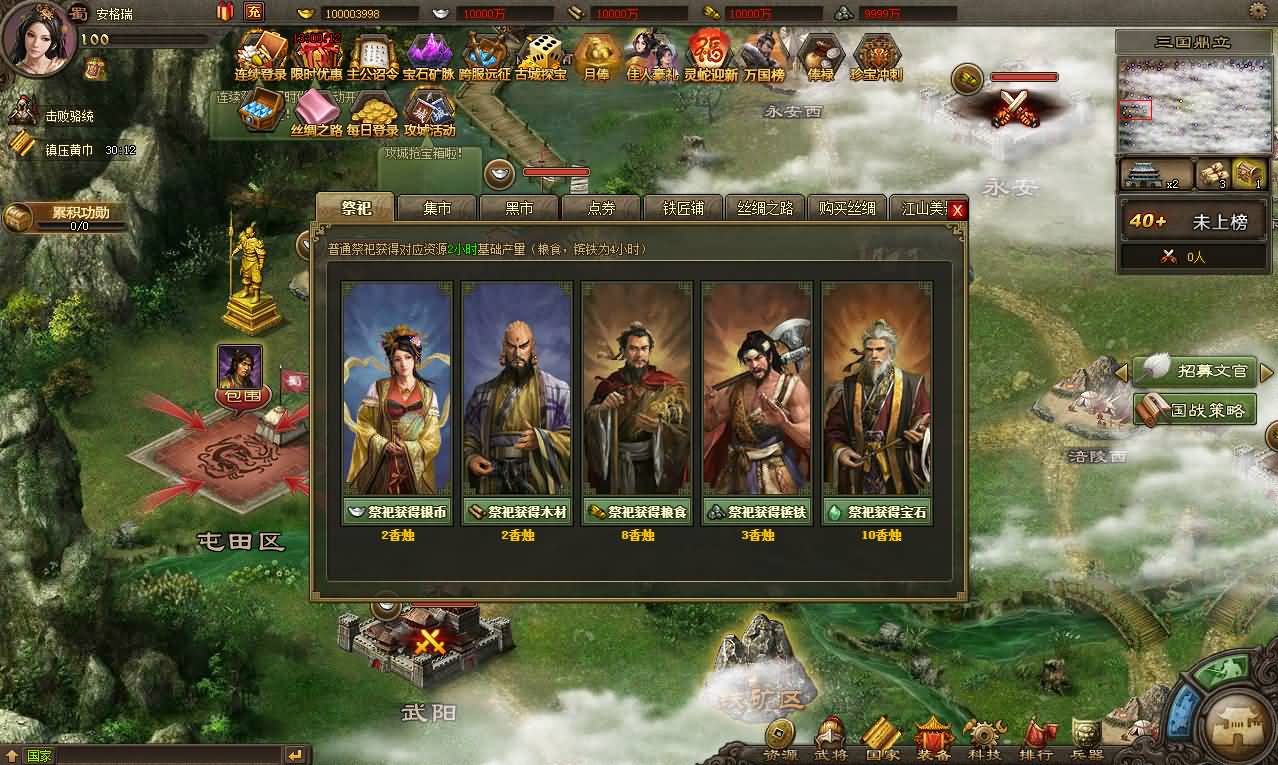Choose the 祭祀获得木材 wood sacrifice button

[517, 512]
